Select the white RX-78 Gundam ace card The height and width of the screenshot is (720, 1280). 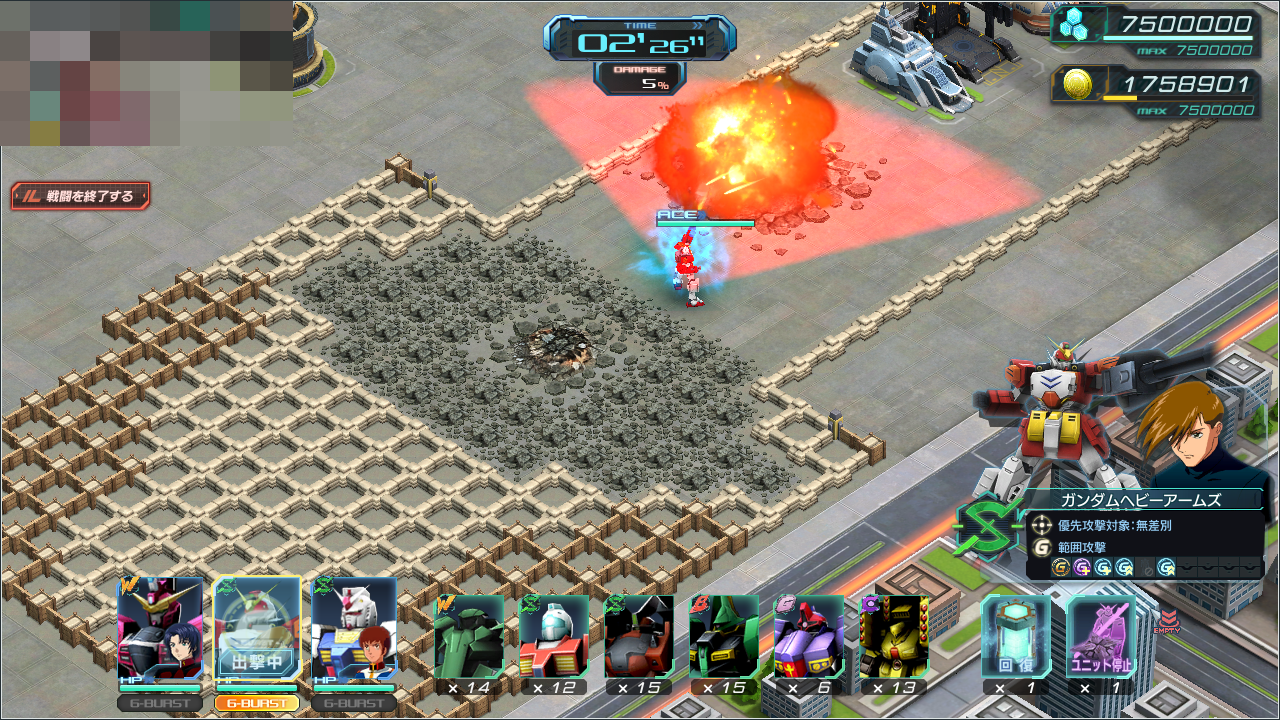[354, 631]
